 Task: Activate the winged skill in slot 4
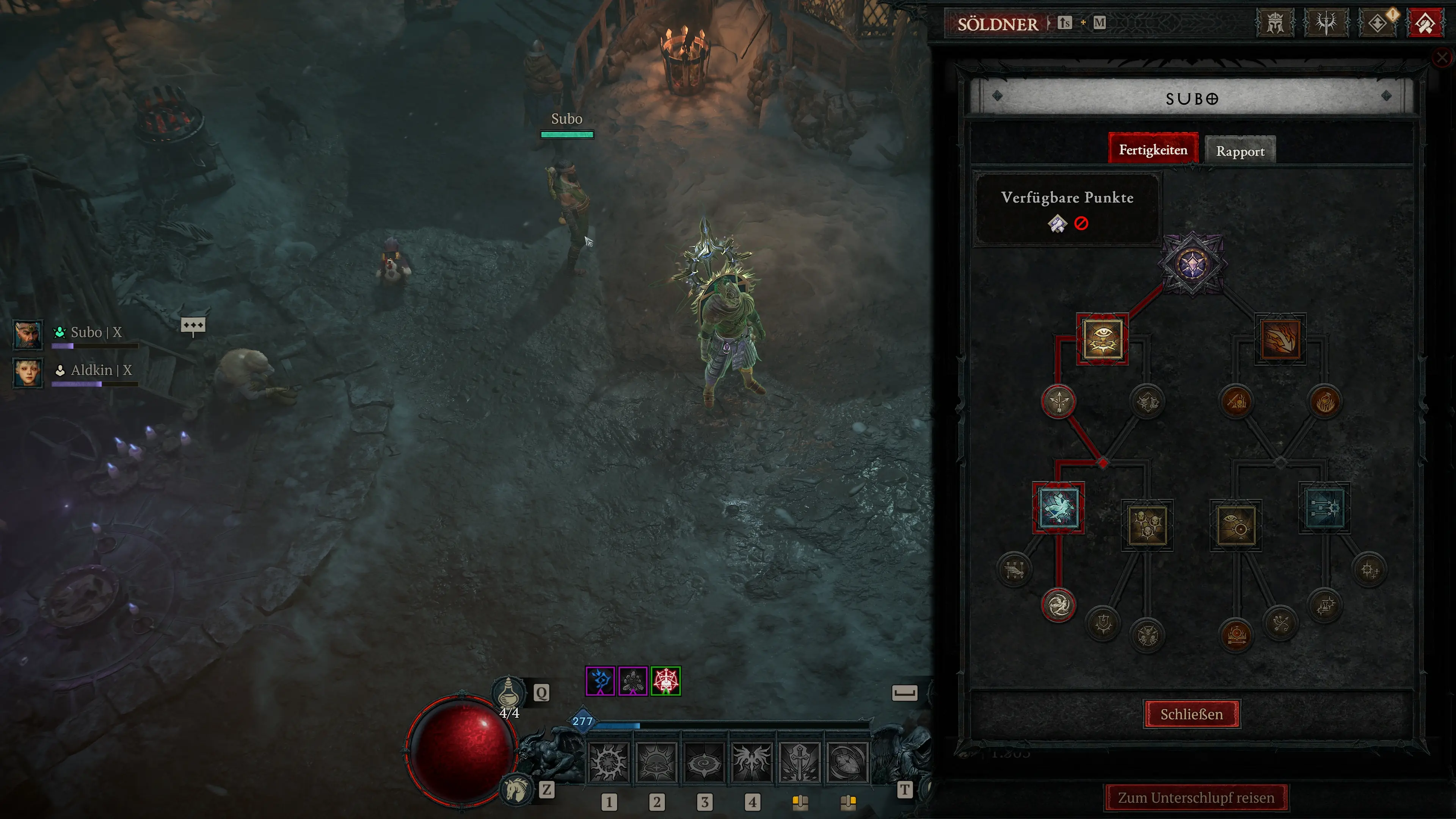(x=752, y=761)
